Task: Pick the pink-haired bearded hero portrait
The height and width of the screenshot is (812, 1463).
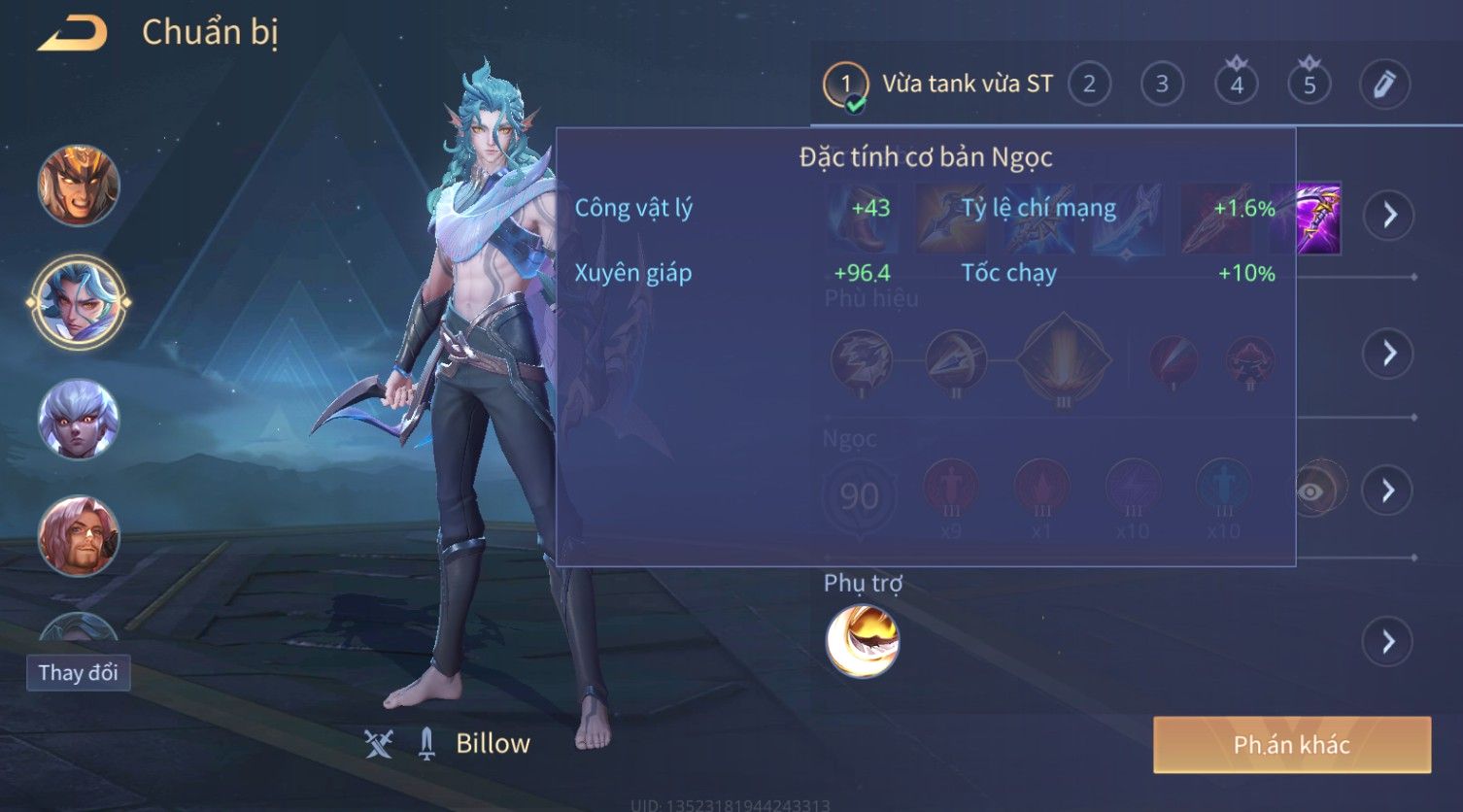Action: tap(79, 535)
